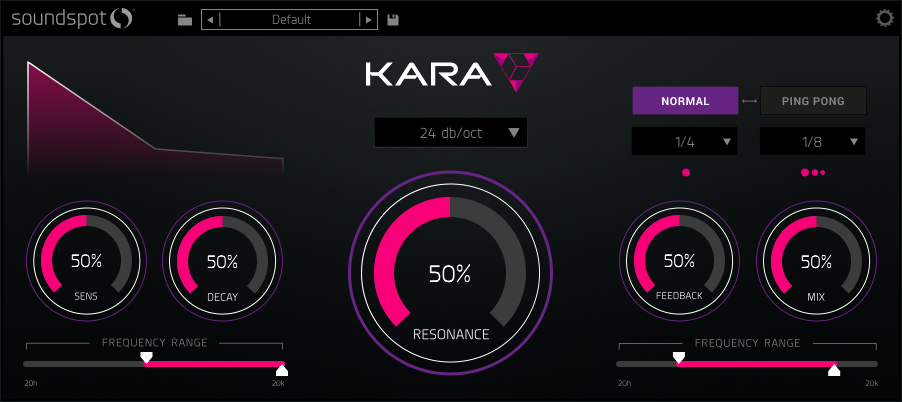Switch delay mode to Normal
Screen dimensions: 902x402
(x=685, y=101)
